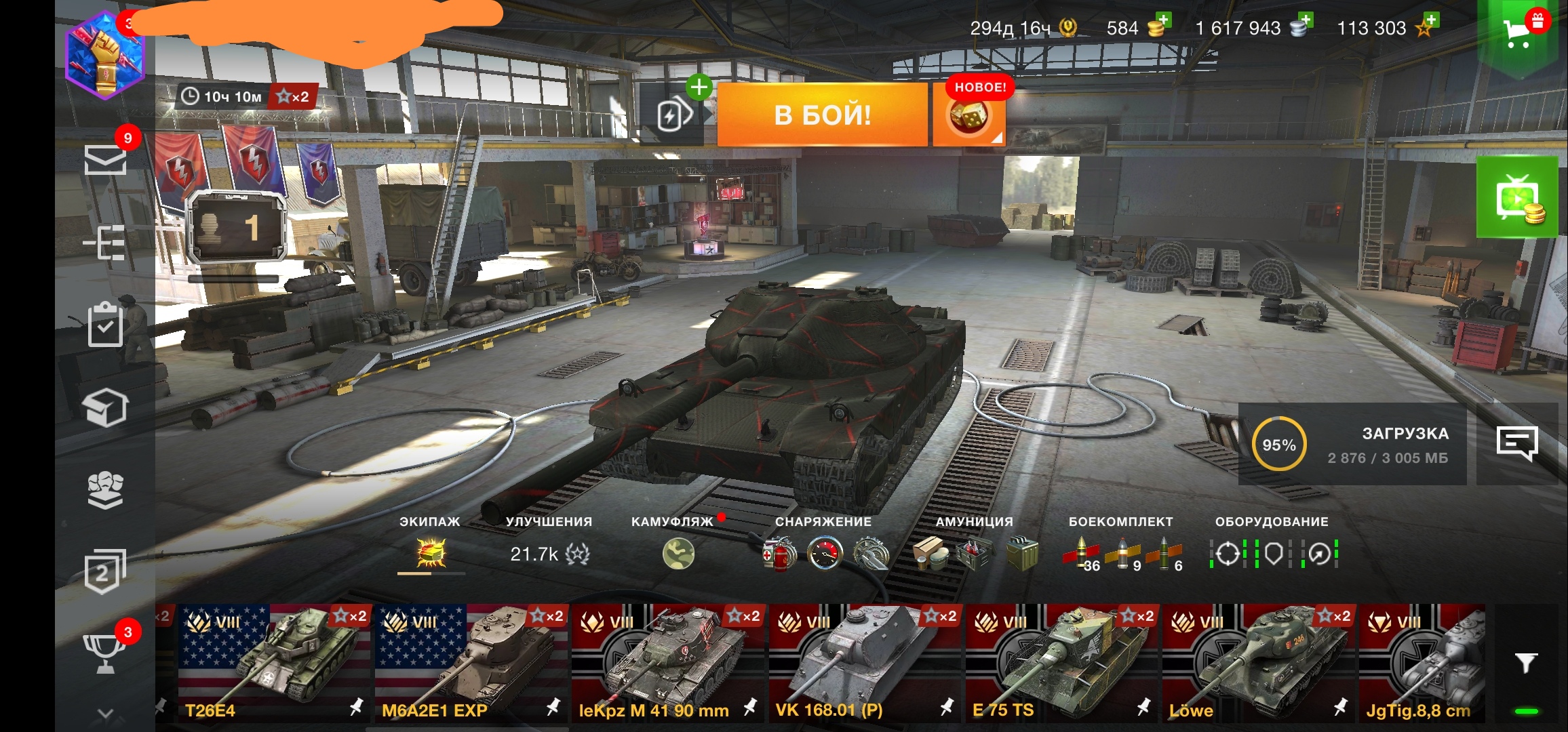Open the camouflage selection for this tank

pyautogui.click(x=678, y=553)
